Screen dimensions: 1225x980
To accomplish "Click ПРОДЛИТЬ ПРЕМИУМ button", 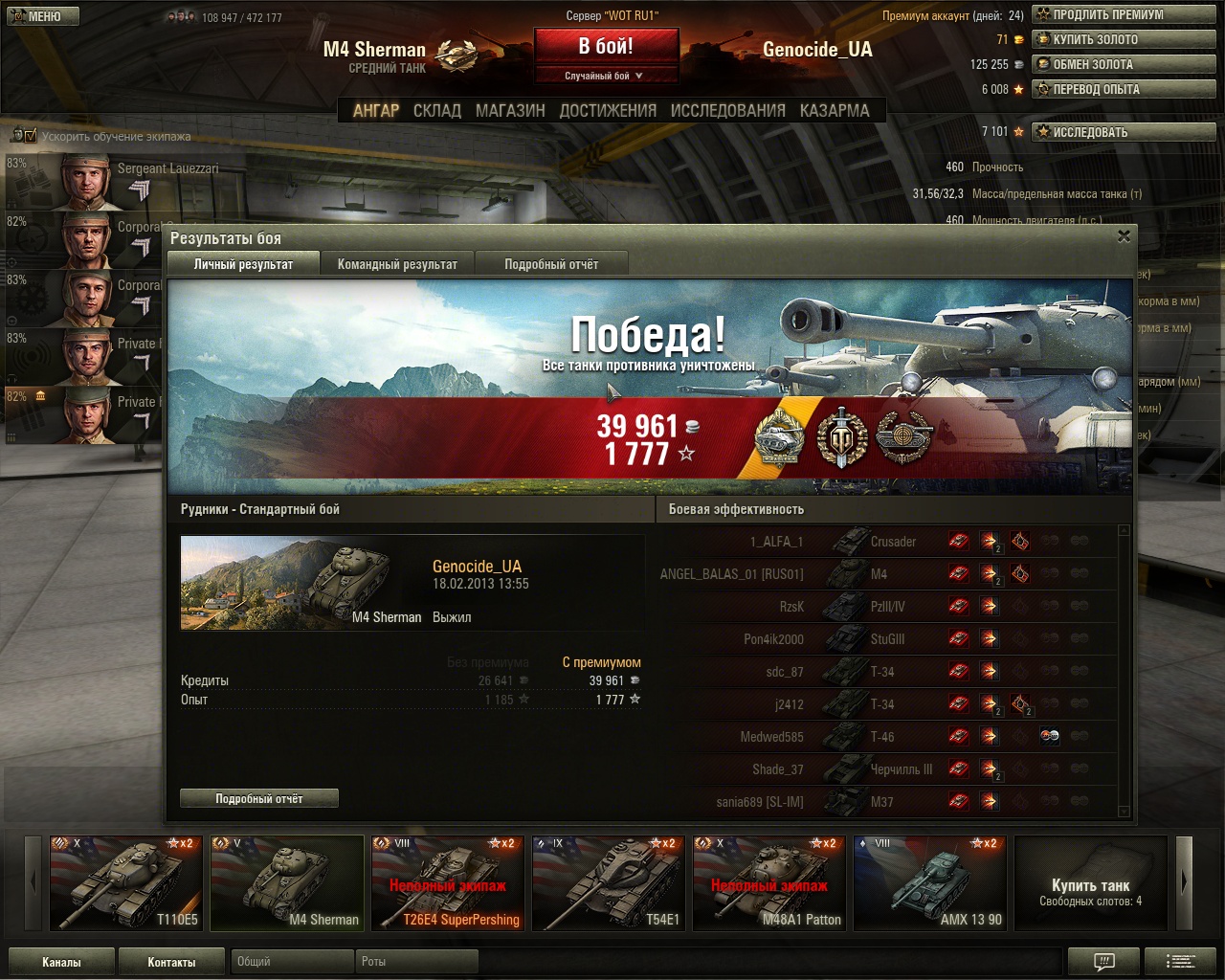I will (x=1124, y=14).
